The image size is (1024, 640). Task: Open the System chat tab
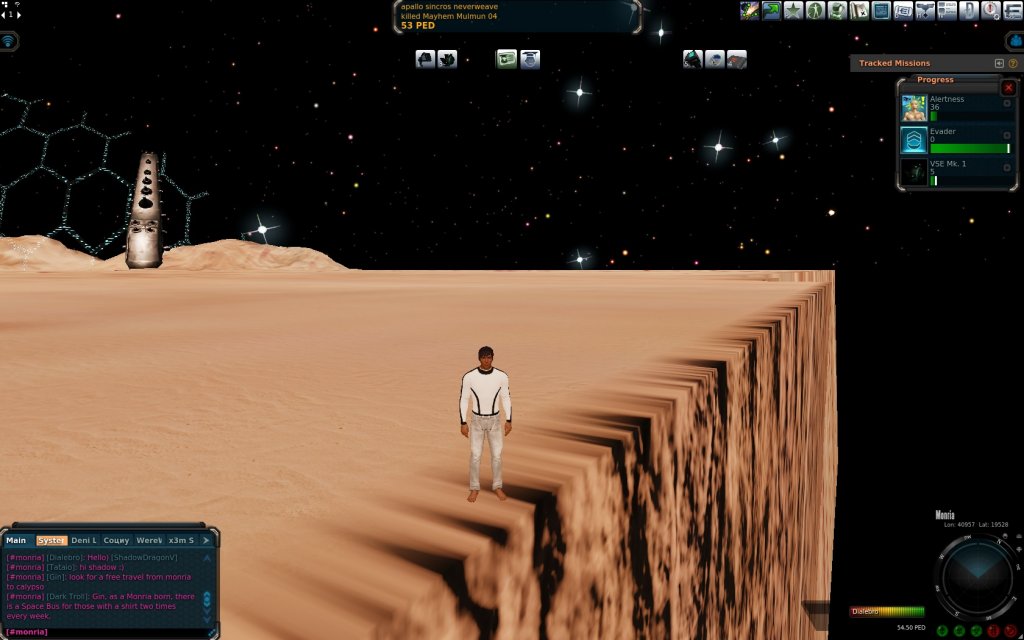pos(50,540)
